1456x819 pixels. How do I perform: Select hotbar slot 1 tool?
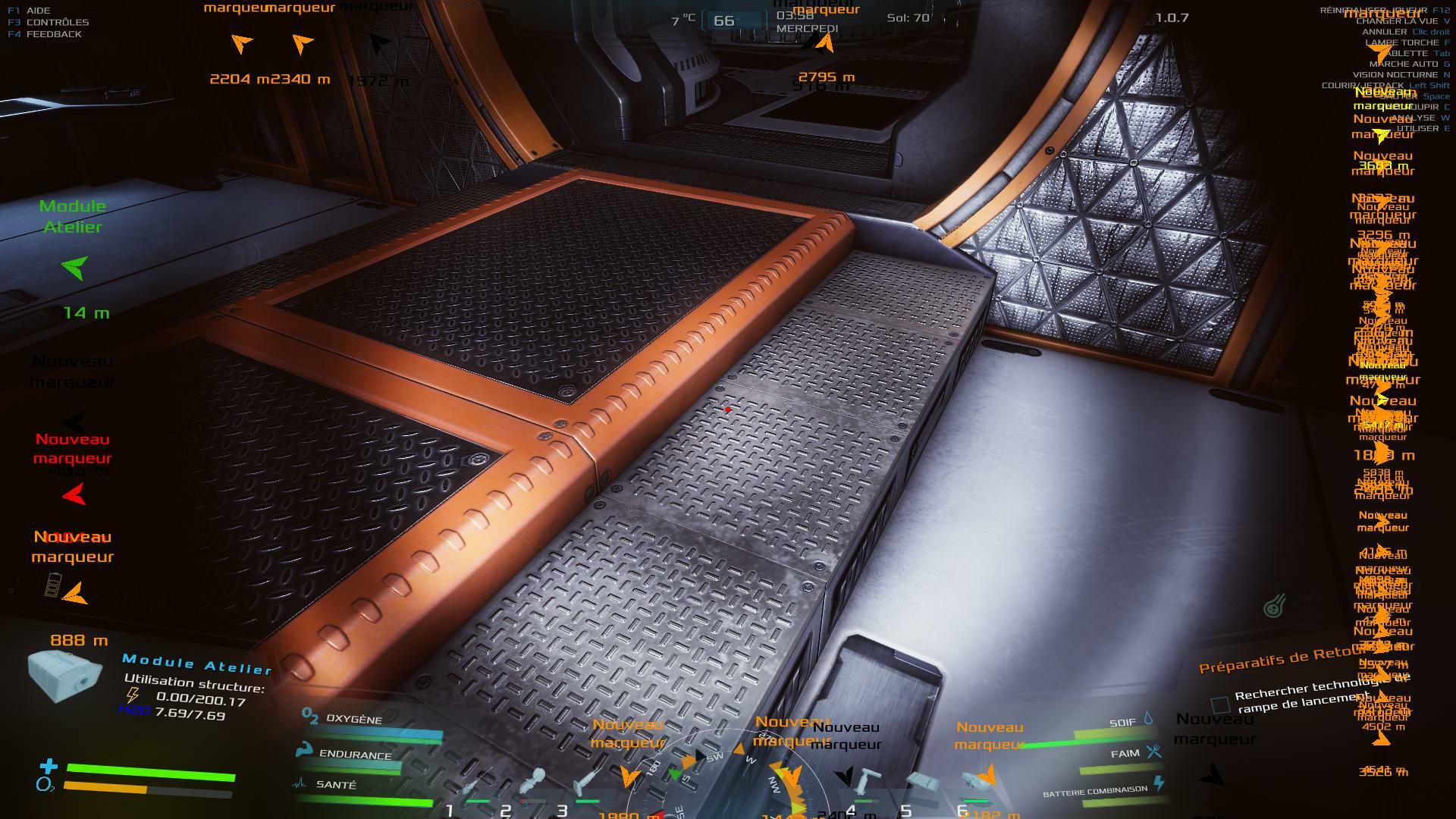point(472,789)
